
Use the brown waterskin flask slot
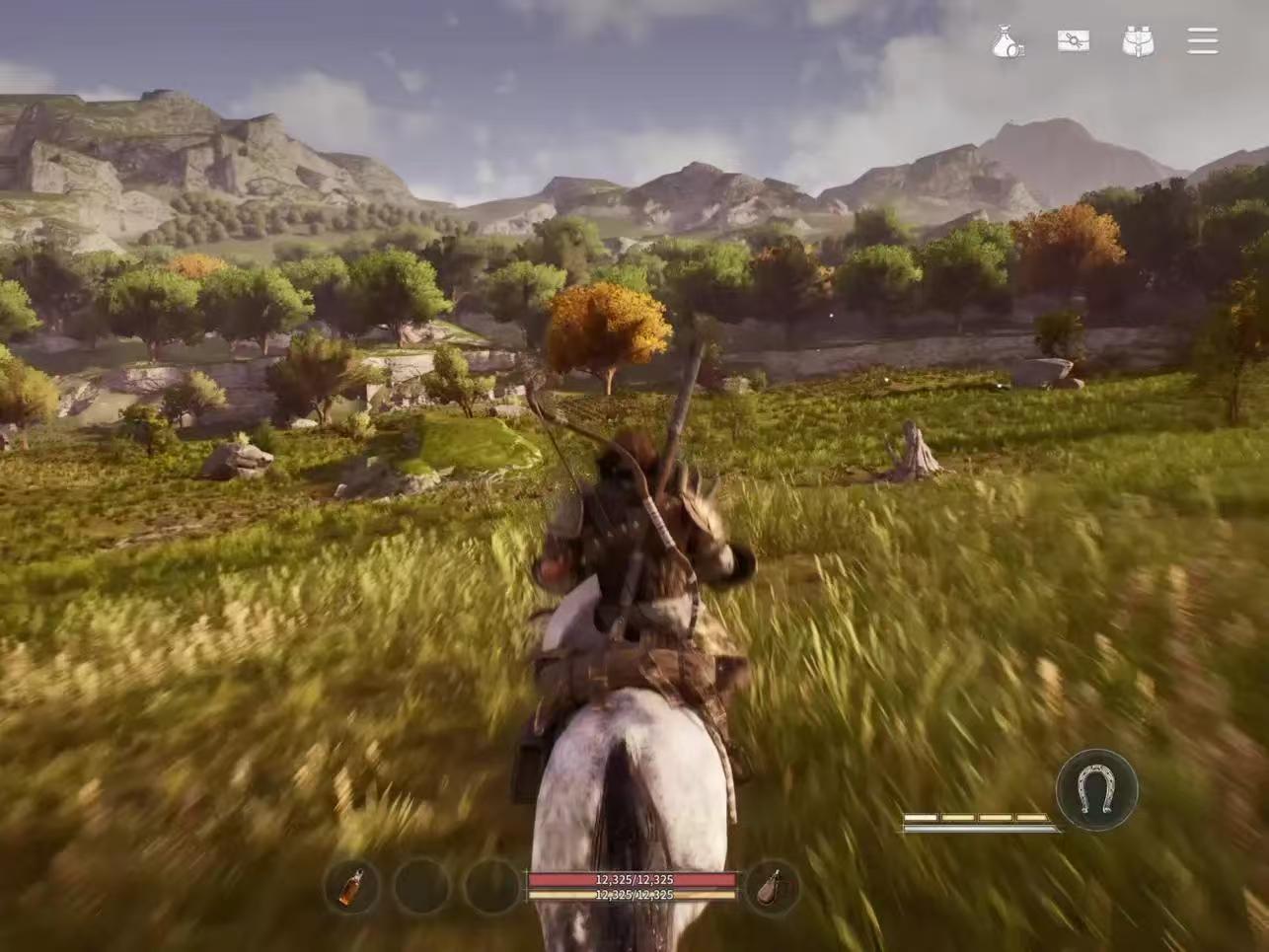(770, 887)
